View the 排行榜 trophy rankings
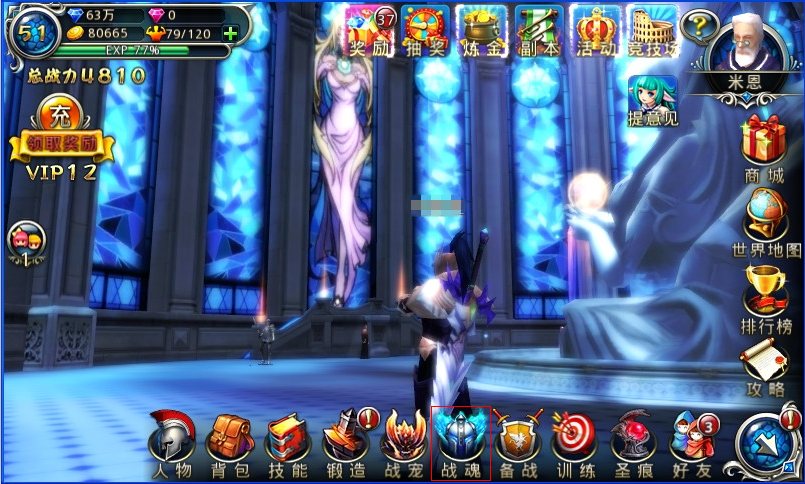 coord(765,296)
